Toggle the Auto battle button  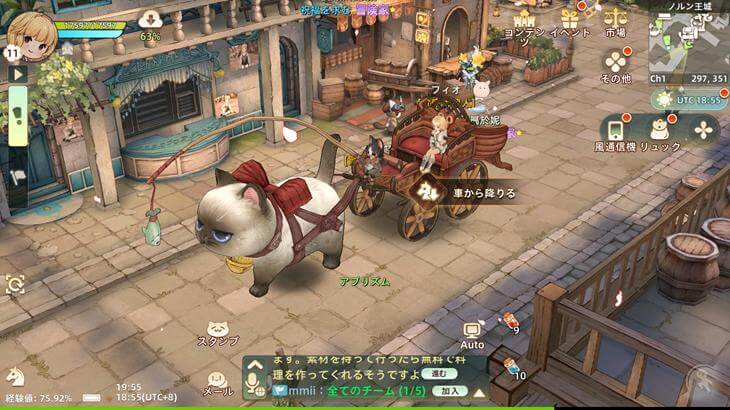point(473,334)
